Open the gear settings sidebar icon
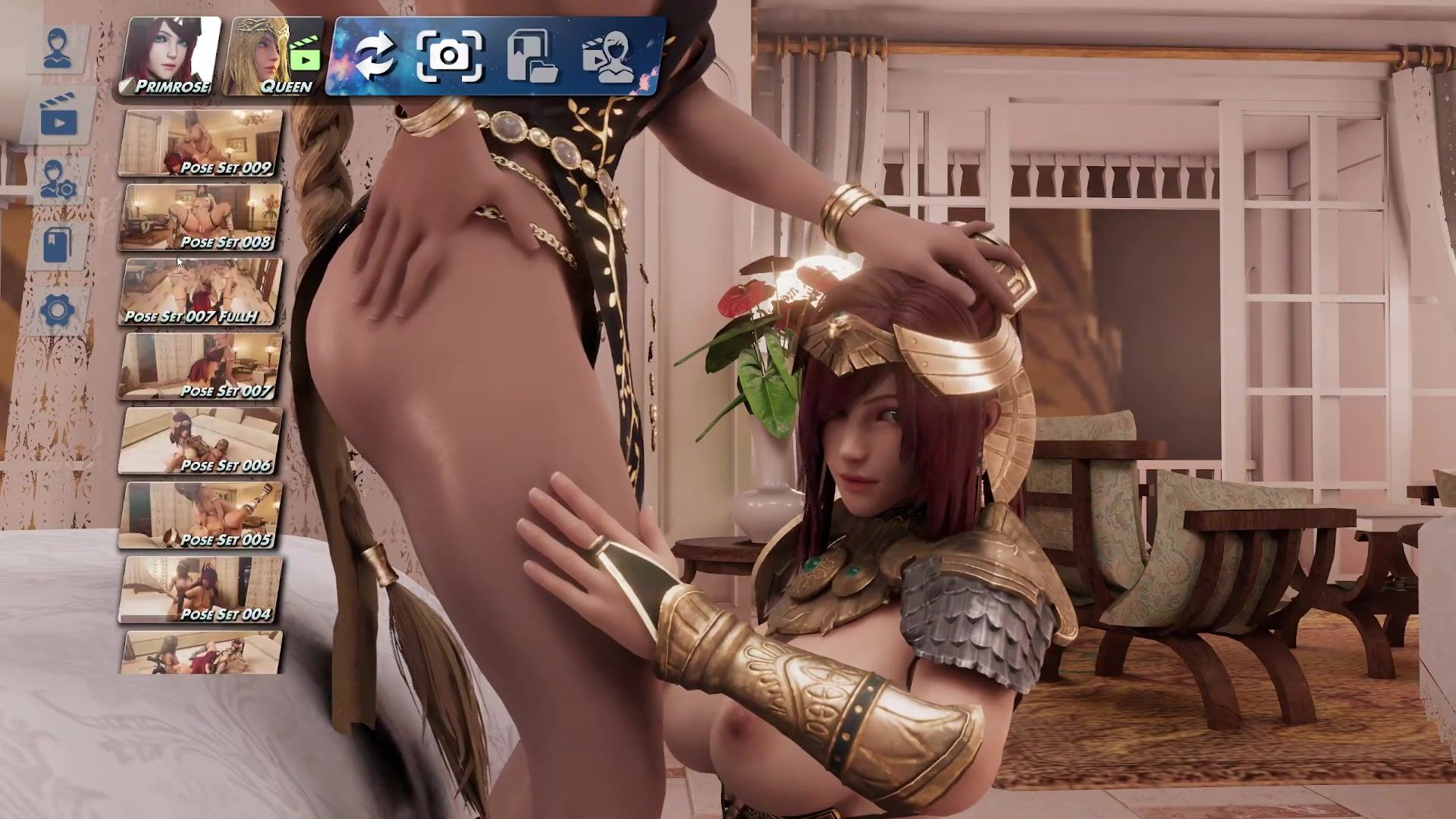 [x=58, y=309]
